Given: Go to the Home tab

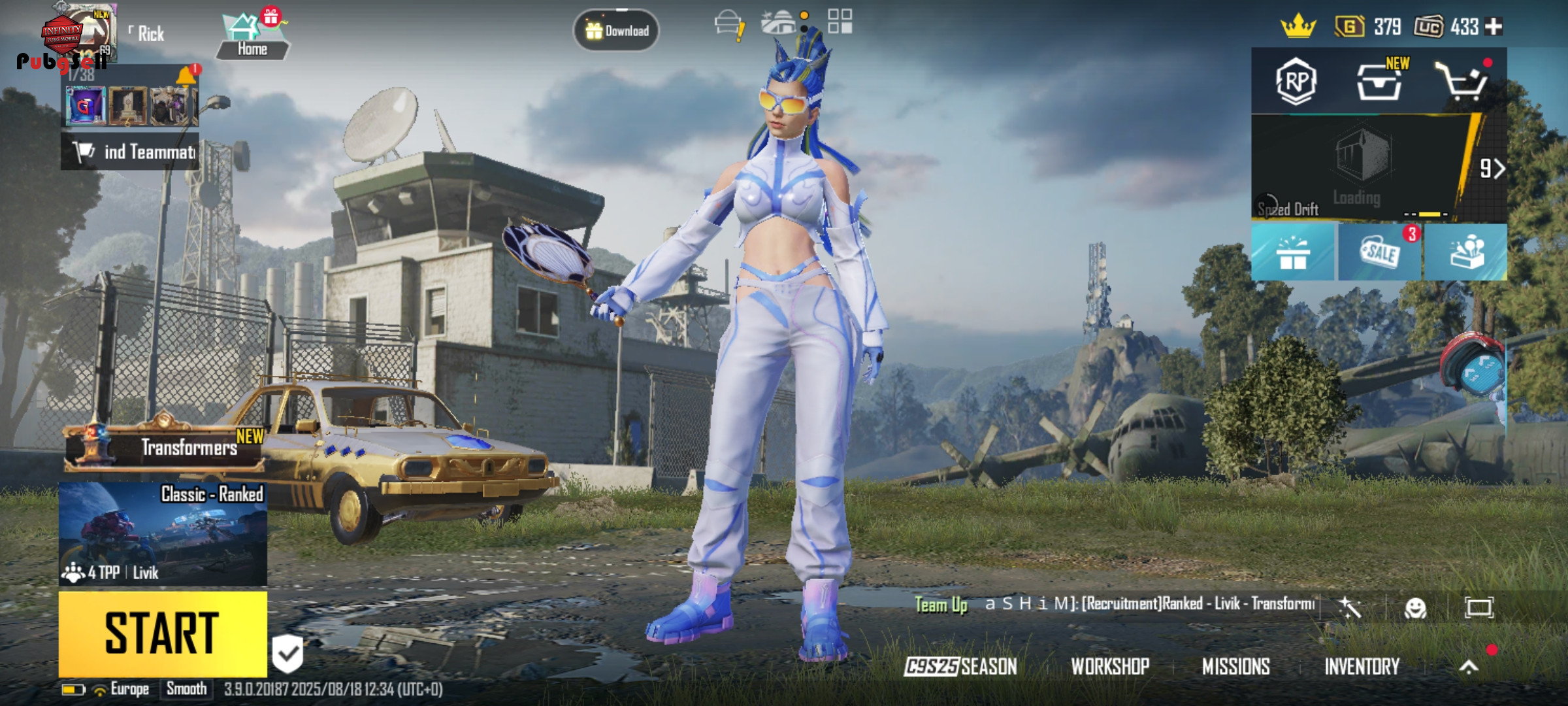Looking at the screenshot, I should pos(252,37).
